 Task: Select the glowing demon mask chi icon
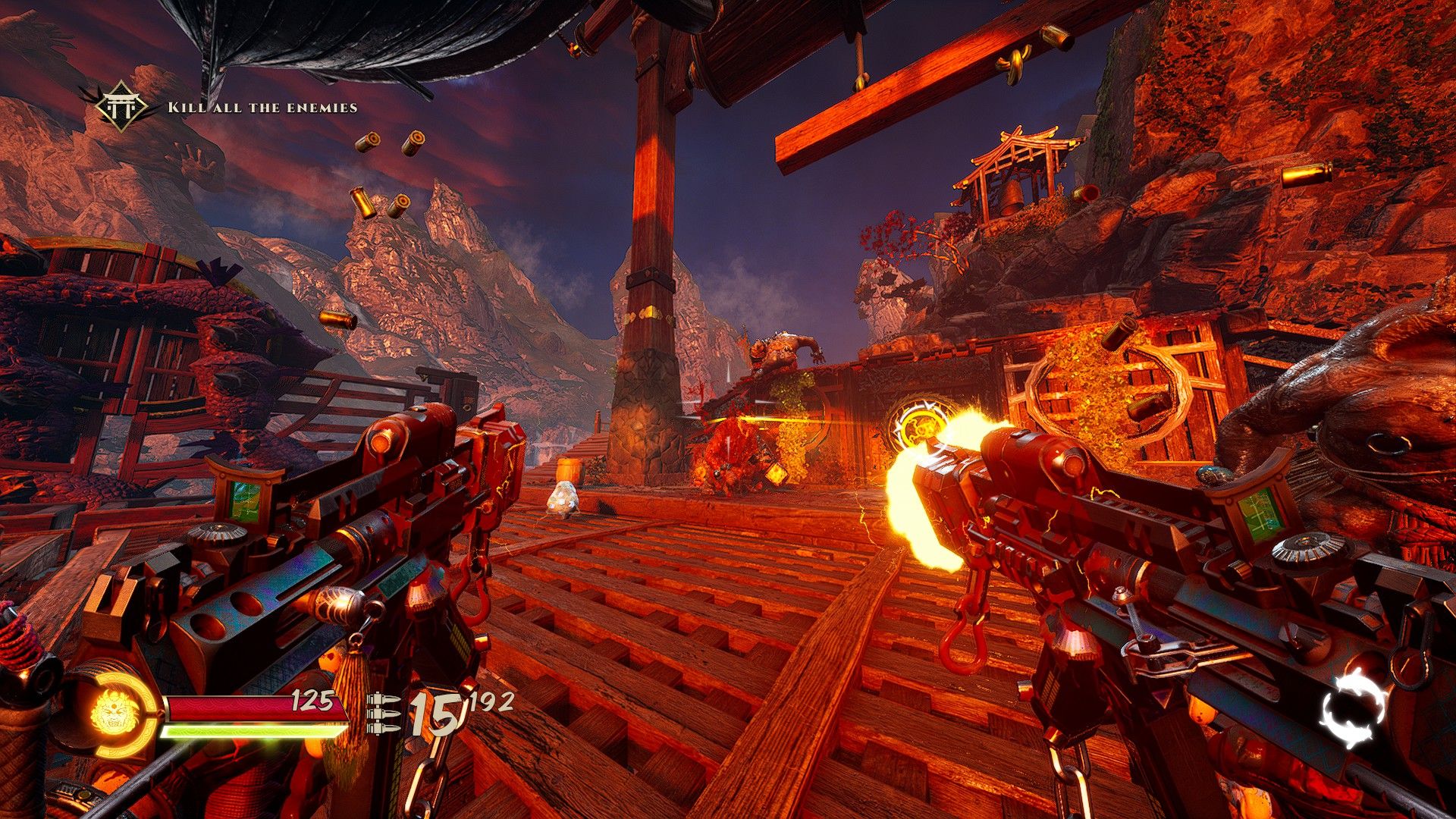click(x=111, y=715)
